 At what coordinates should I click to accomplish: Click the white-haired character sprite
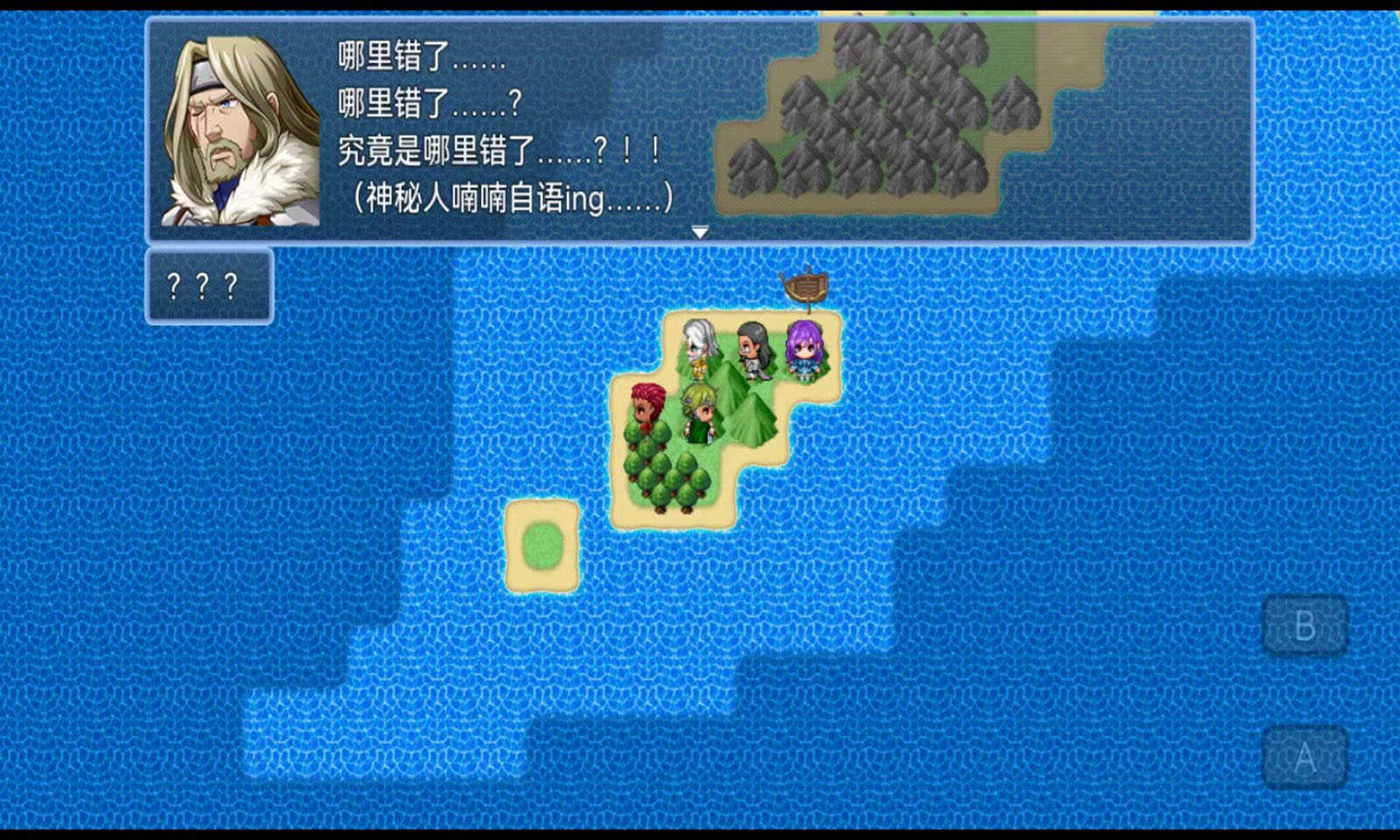point(696,348)
